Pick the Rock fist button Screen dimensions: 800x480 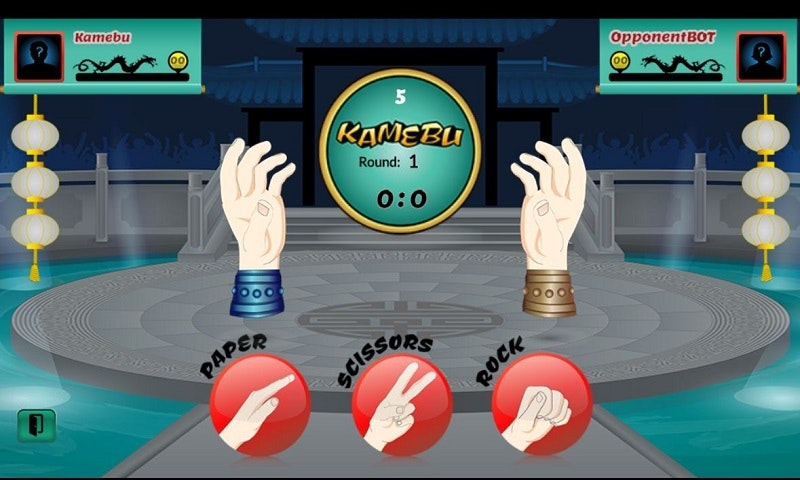click(541, 404)
